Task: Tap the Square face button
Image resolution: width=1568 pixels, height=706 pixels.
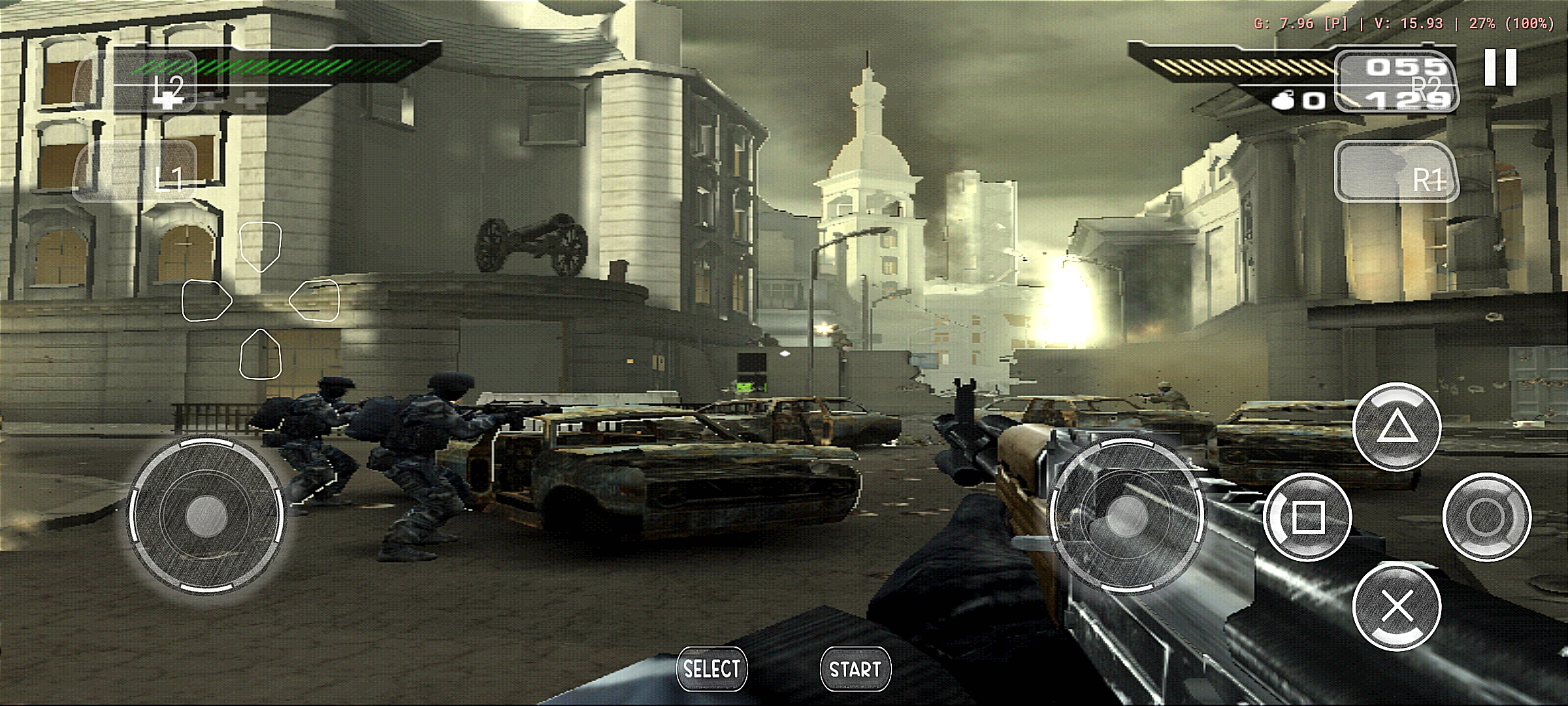Action: pyautogui.click(x=1307, y=518)
